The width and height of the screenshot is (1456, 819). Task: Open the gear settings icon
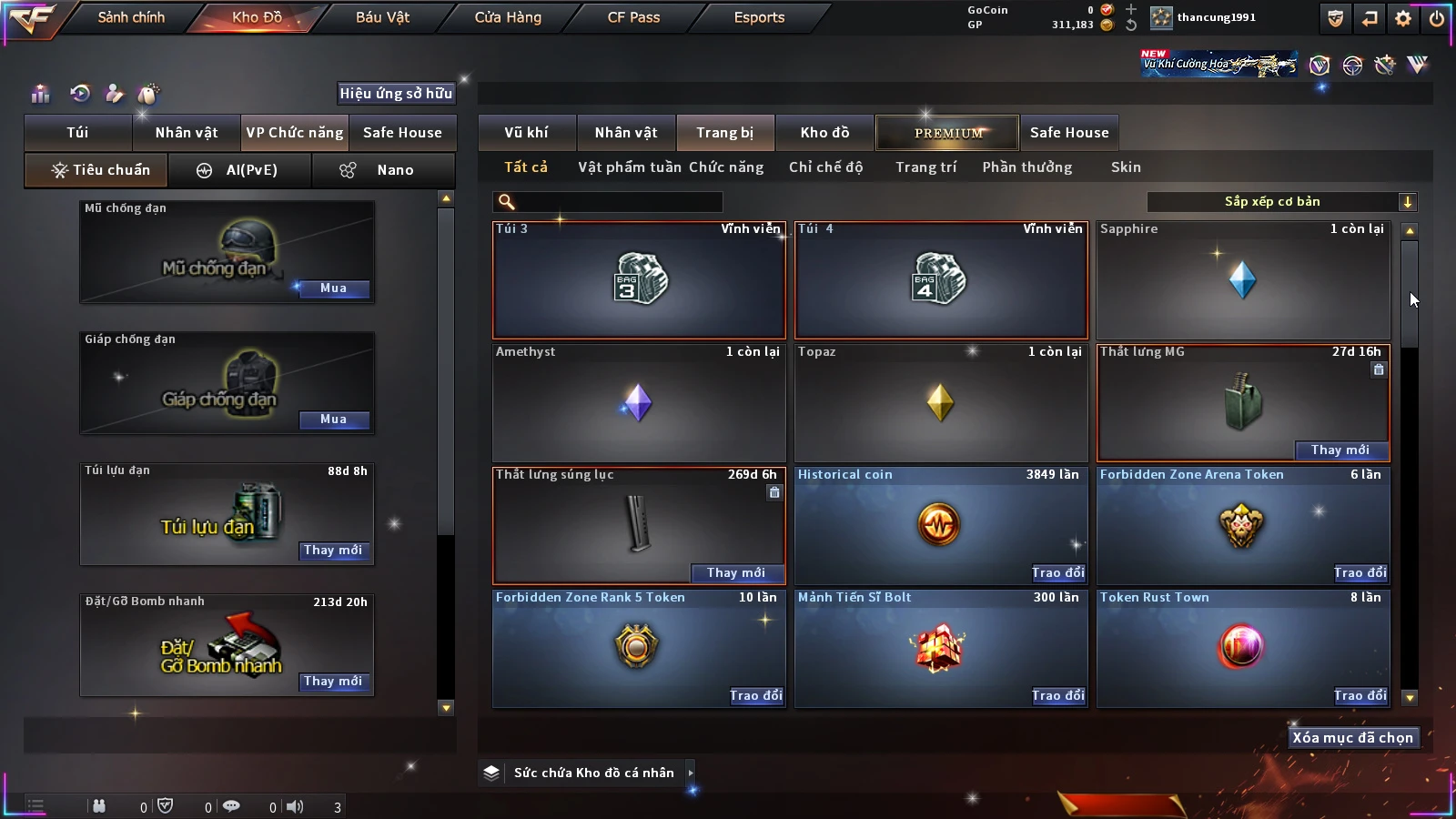[1403, 18]
